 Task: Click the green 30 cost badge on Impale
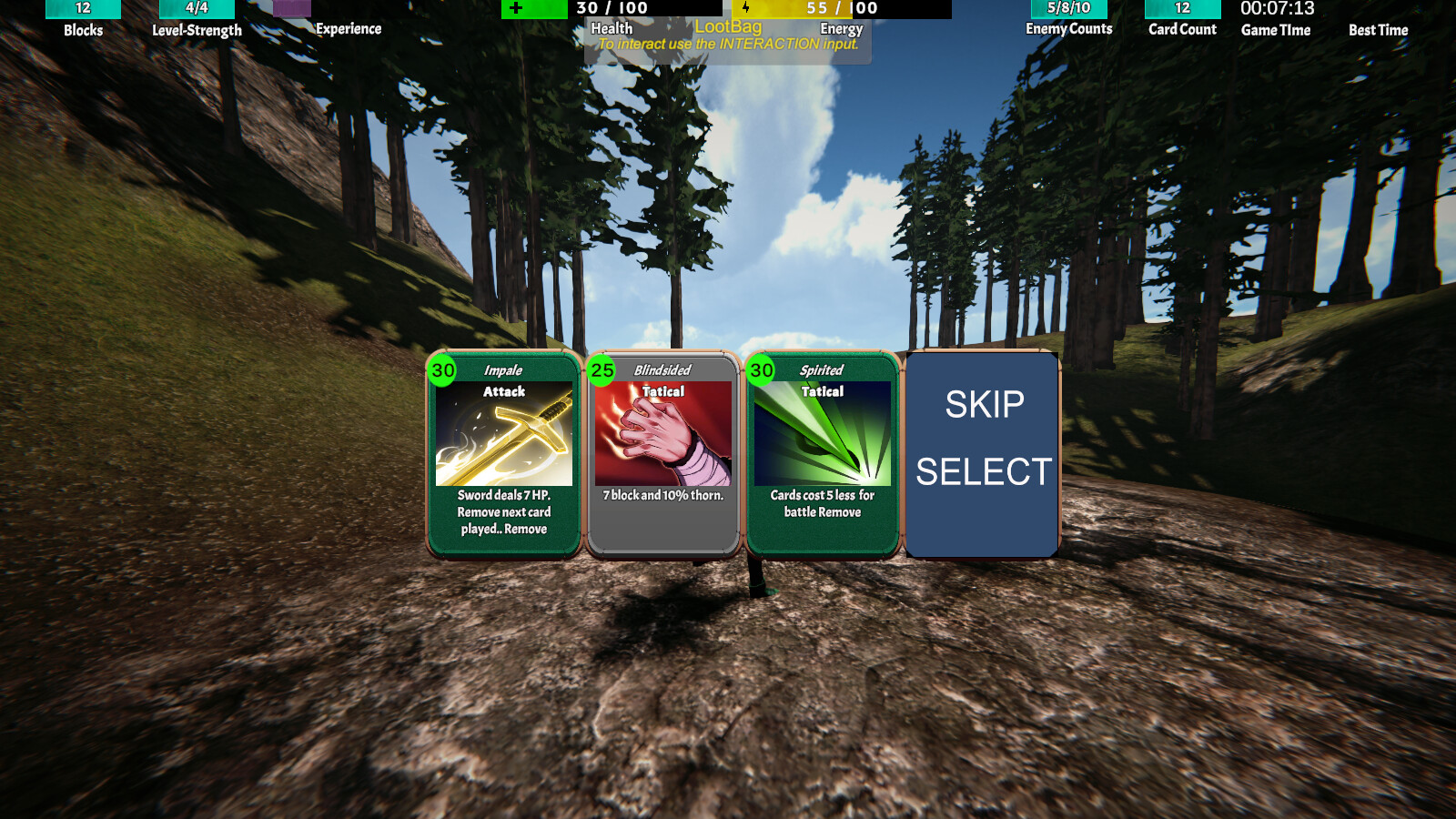(440, 371)
